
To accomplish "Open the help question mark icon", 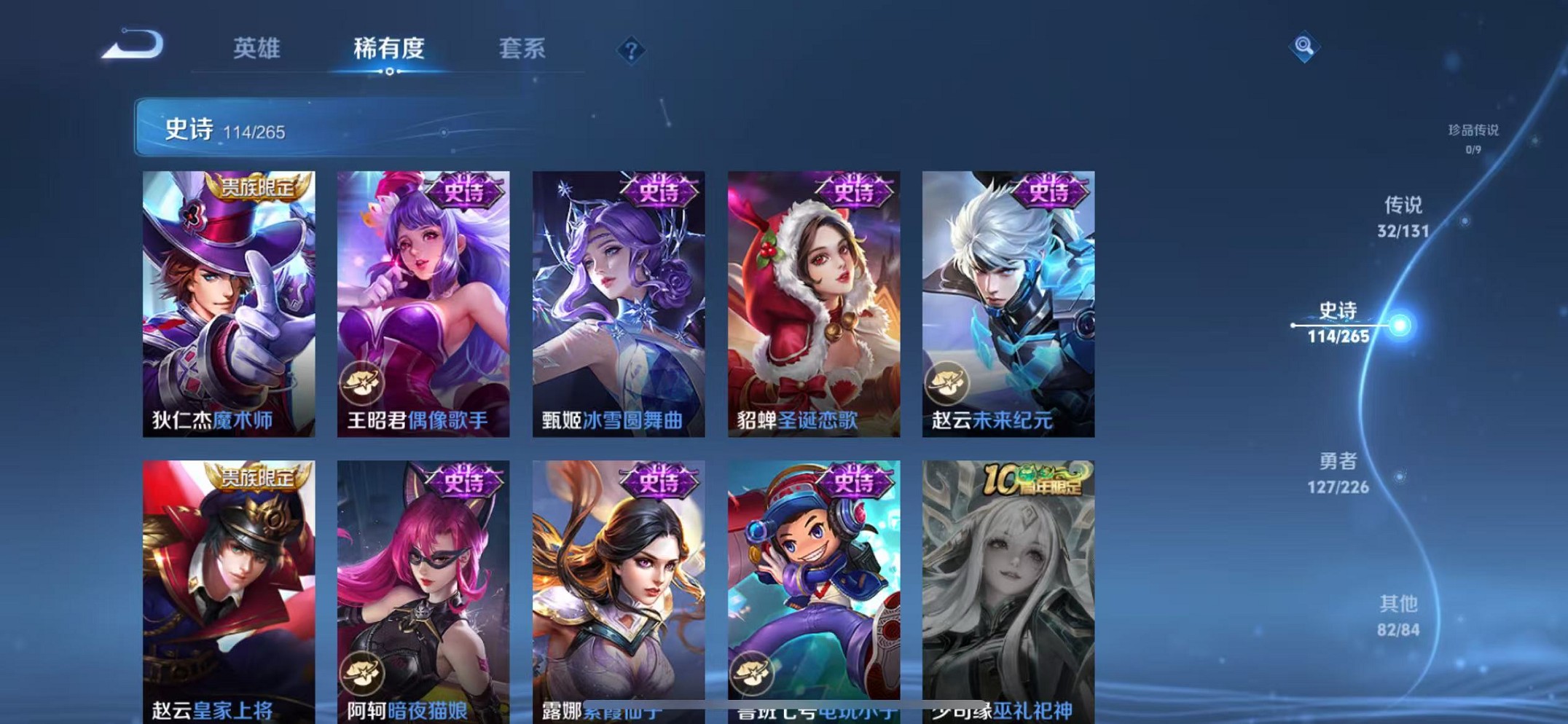I will click(631, 50).
